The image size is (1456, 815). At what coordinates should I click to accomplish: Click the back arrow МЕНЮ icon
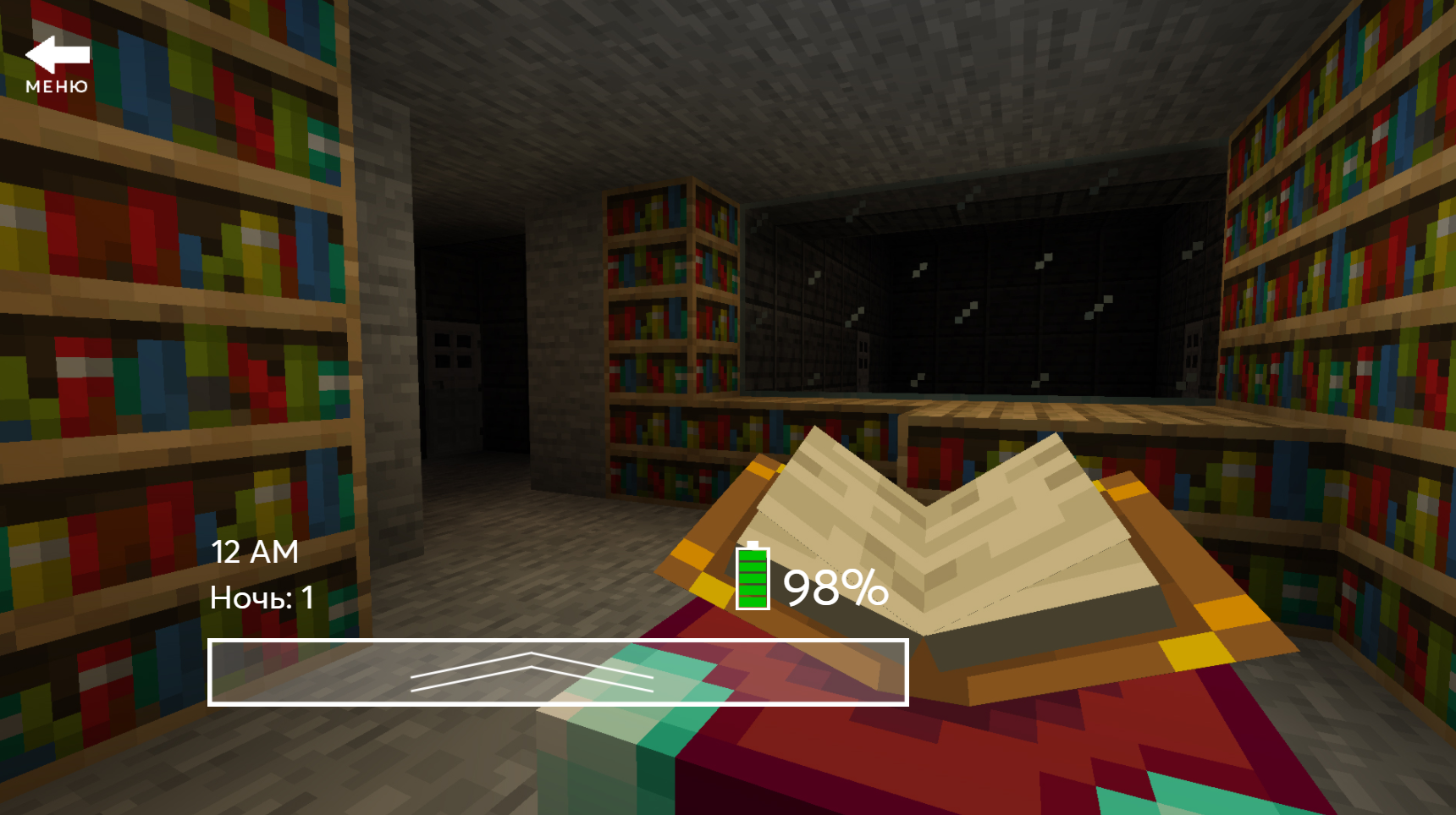pyautogui.click(x=58, y=55)
